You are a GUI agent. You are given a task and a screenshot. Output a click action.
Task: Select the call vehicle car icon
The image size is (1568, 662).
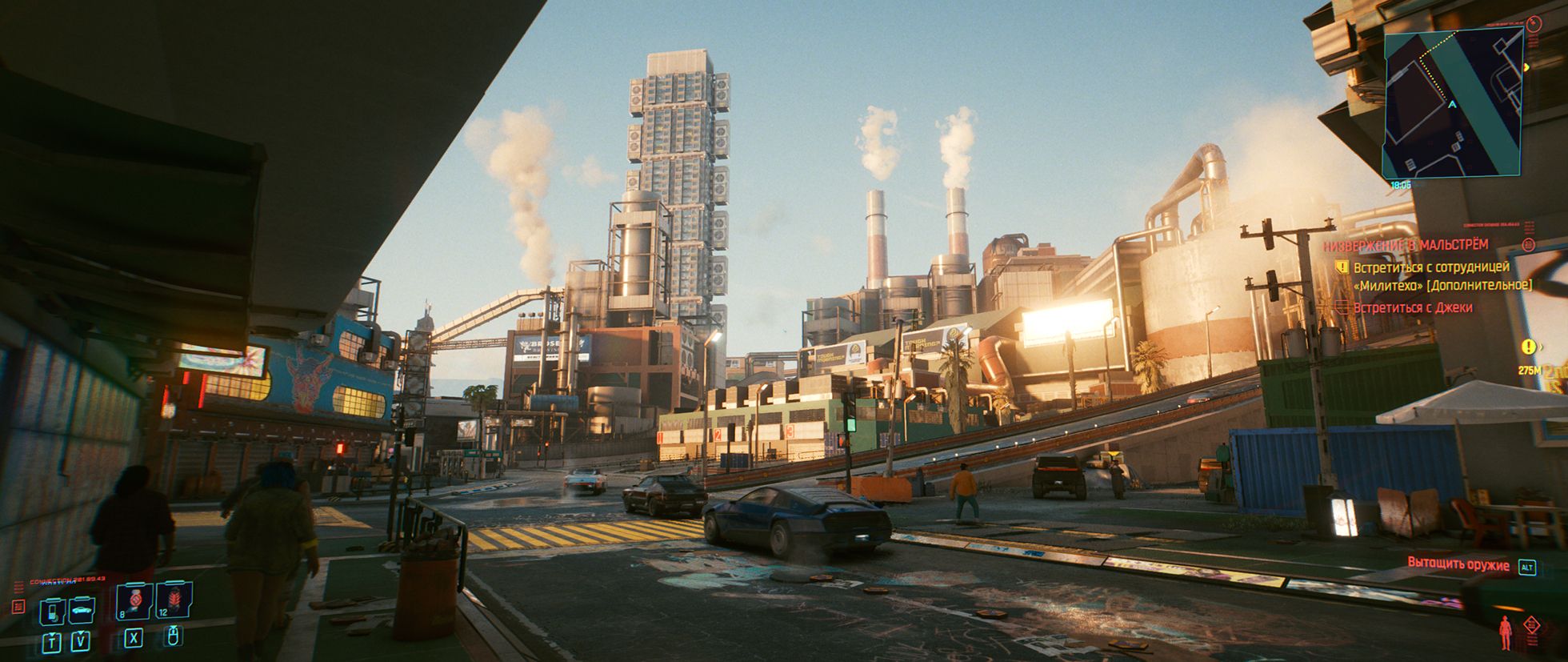click(82, 612)
